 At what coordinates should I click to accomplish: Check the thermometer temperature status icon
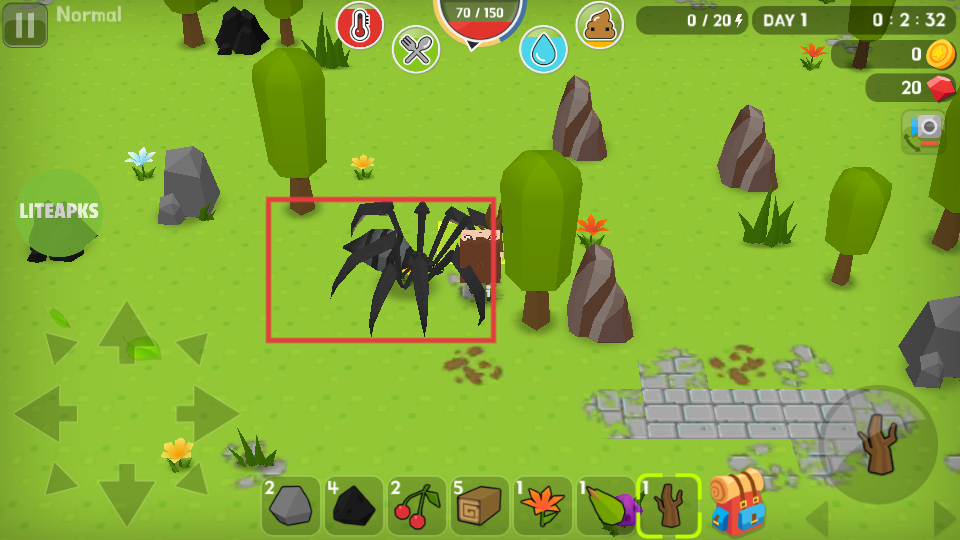360,25
